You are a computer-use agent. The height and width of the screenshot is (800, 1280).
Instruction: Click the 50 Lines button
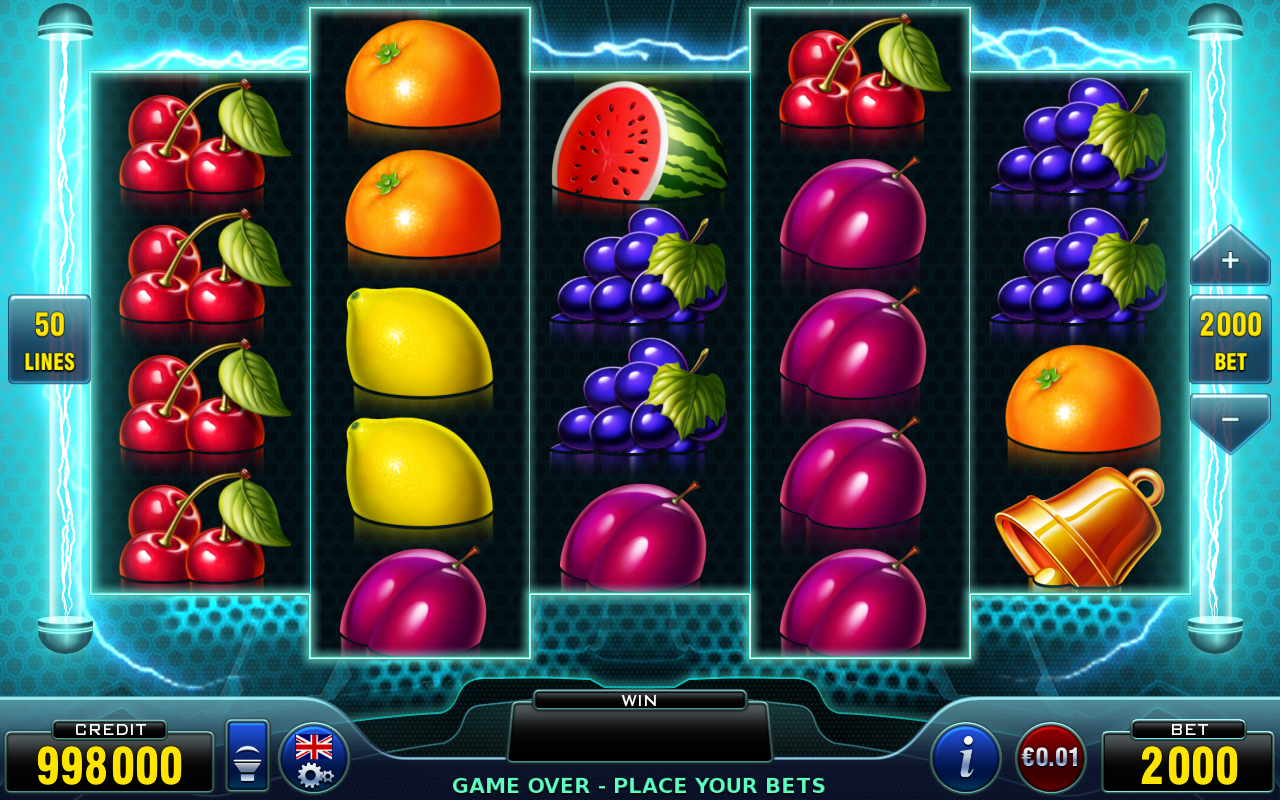tap(50, 339)
